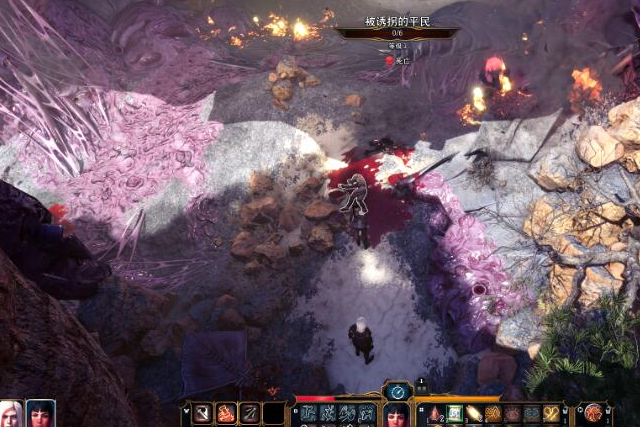Select the white-haired party member portrait
Image resolution: width=640 pixels, height=427 pixels.
coord(11,414)
